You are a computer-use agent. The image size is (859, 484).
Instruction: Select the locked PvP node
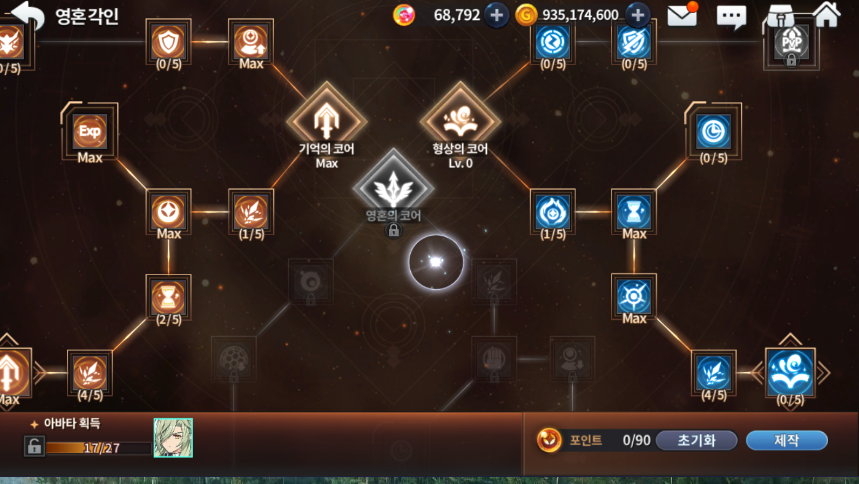[790, 43]
